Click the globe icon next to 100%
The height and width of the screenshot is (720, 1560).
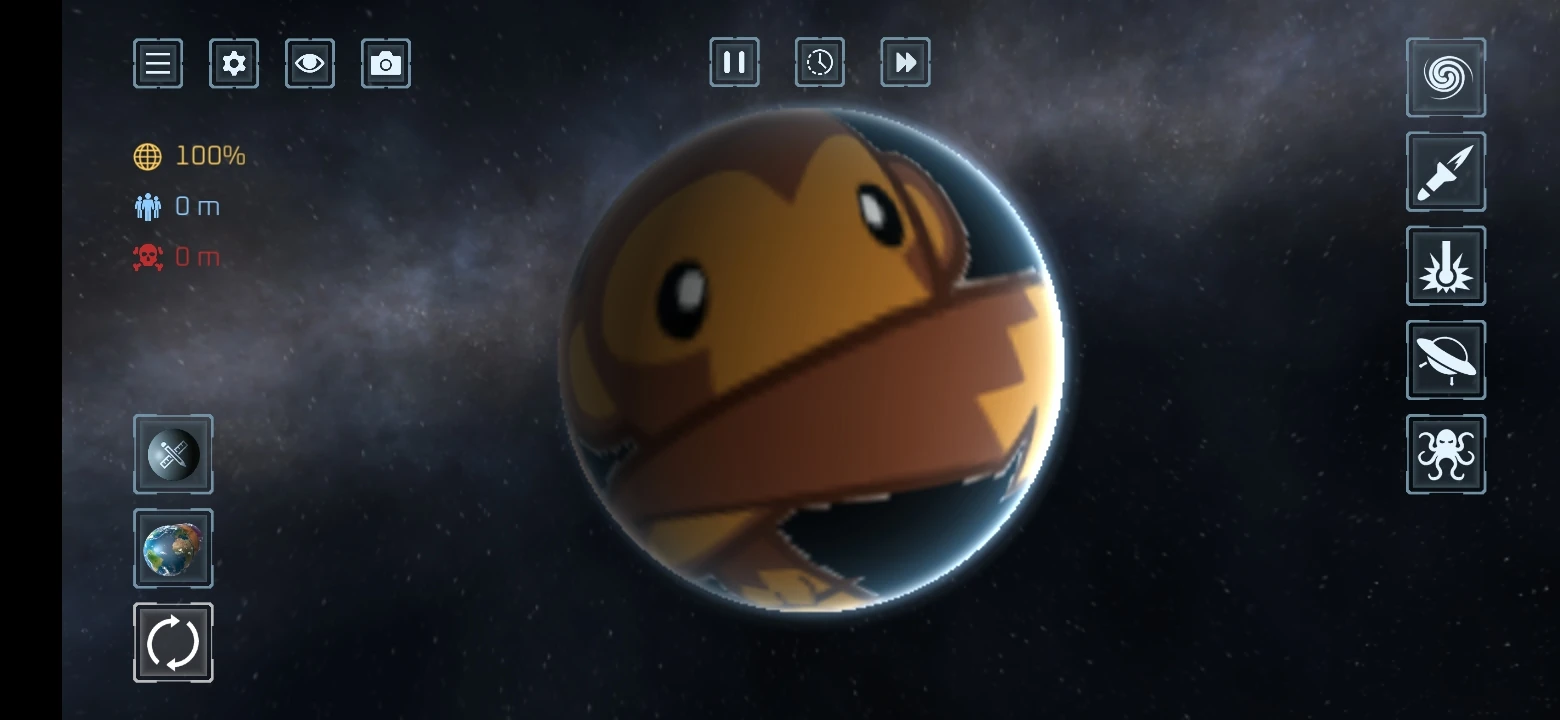[x=148, y=156]
